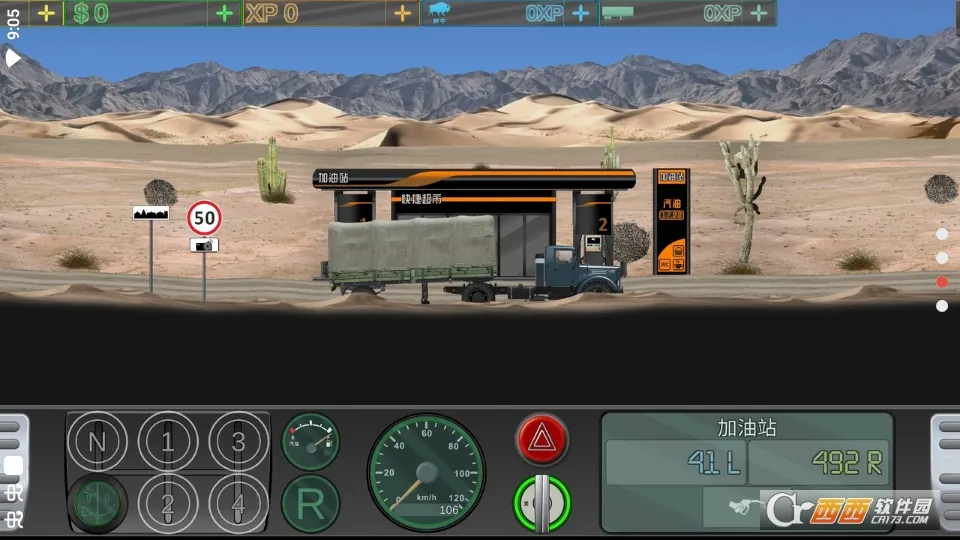Engage the round R reverse button
Image resolution: width=960 pixels, height=540 pixels.
310,503
